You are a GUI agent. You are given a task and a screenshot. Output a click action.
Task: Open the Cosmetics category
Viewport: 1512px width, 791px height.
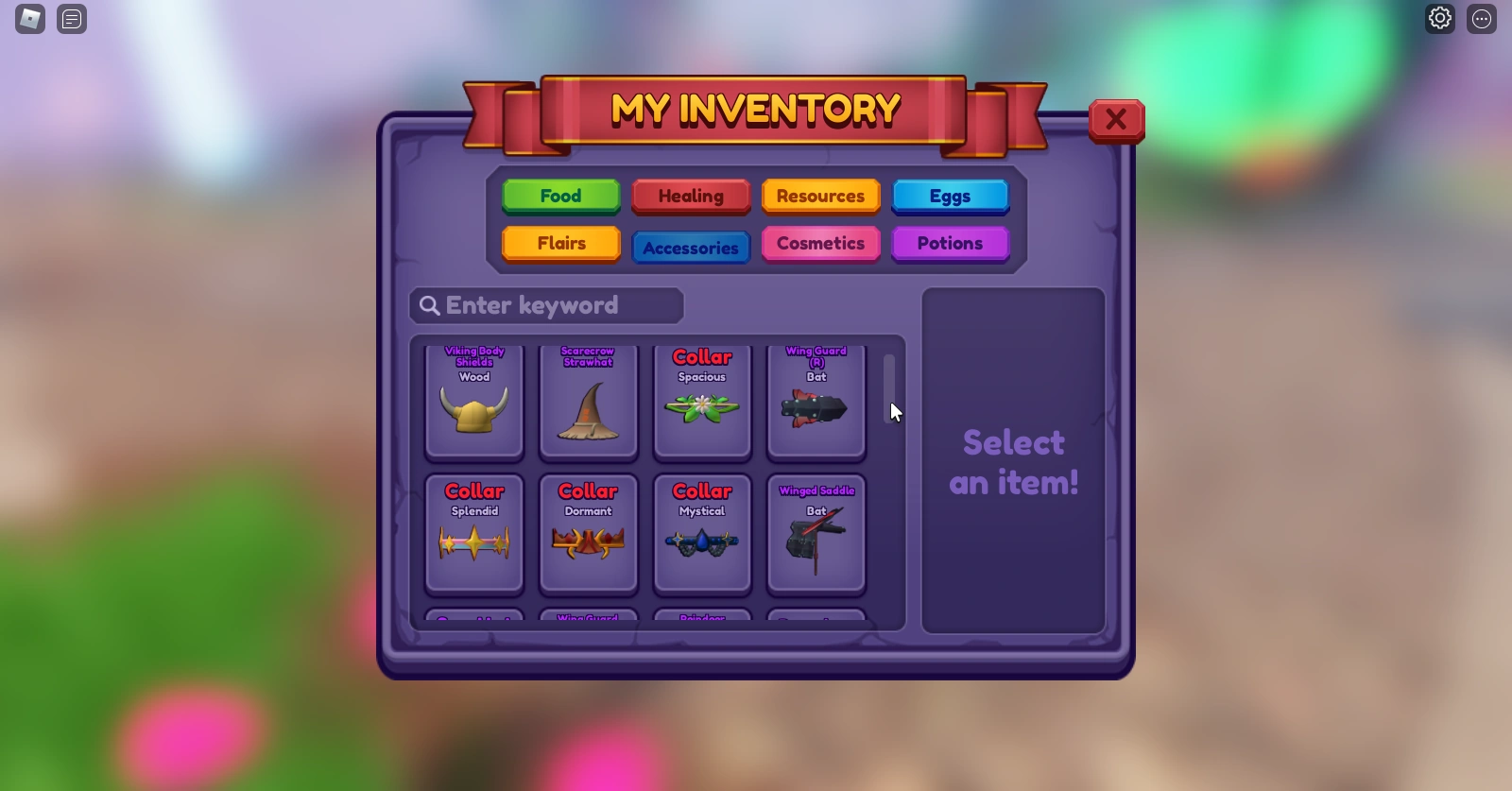pos(820,244)
